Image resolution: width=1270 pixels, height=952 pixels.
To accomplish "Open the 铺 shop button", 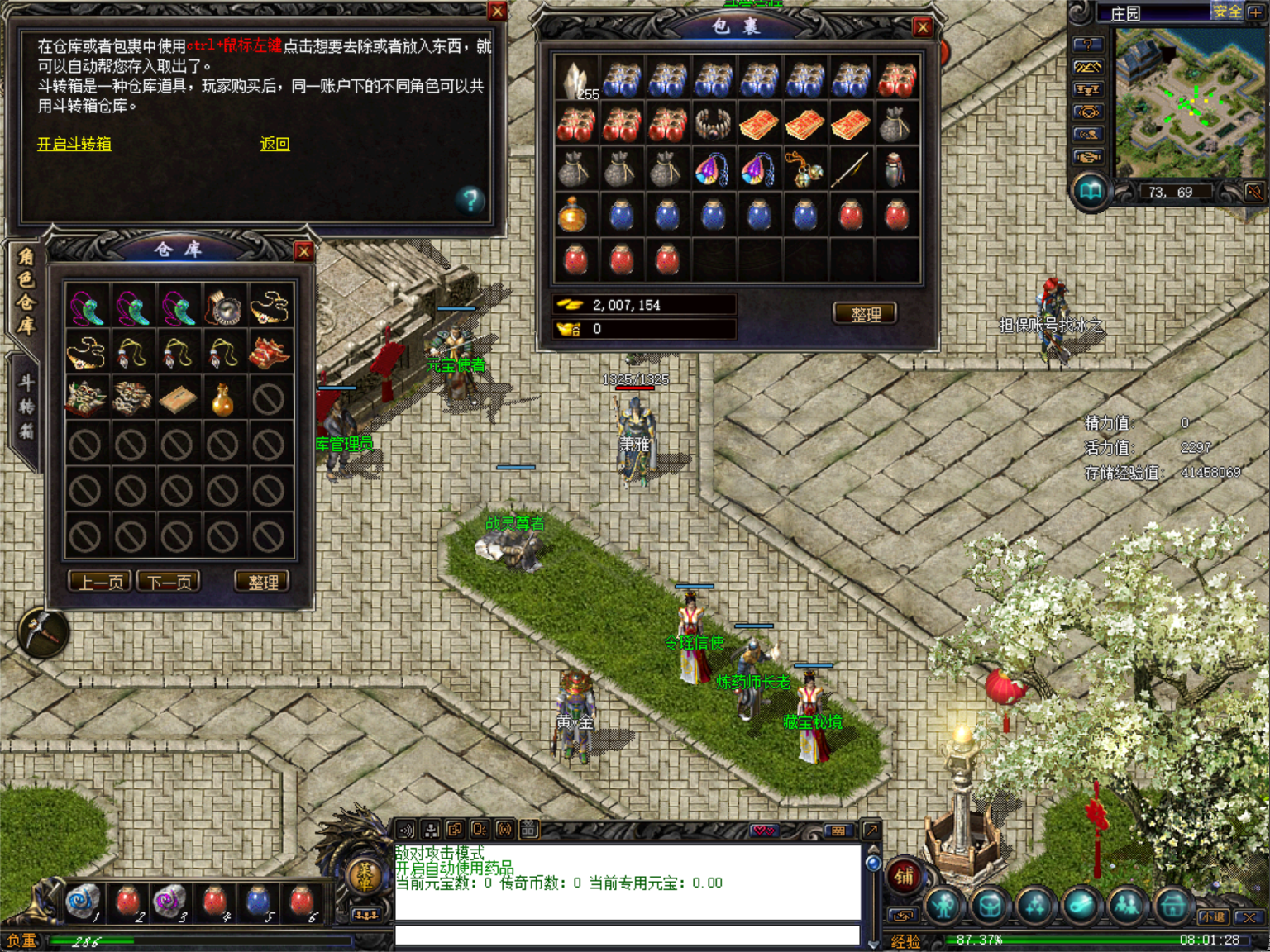I will click(x=903, y=876).
